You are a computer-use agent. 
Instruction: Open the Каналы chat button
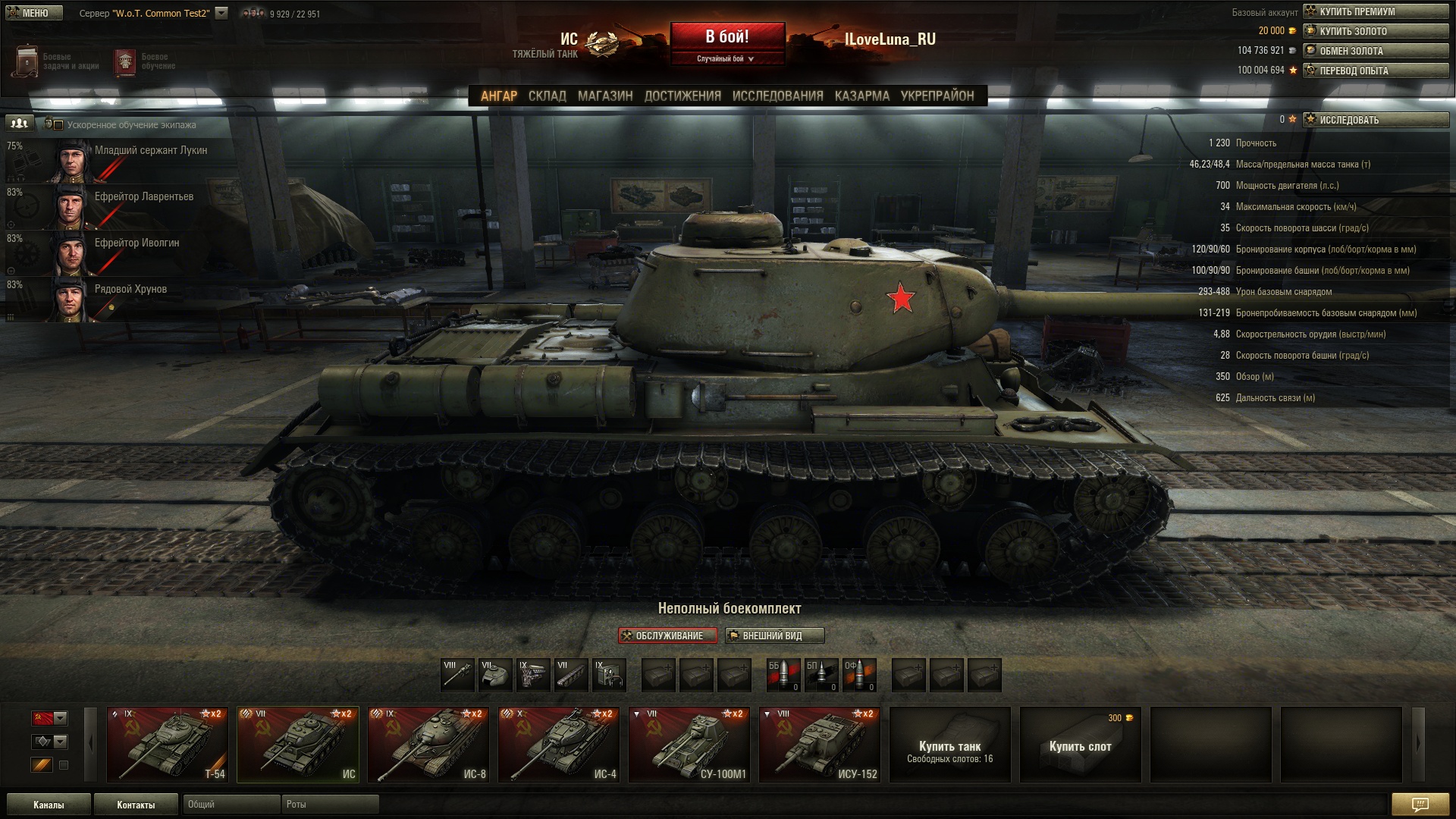(49, 805)
